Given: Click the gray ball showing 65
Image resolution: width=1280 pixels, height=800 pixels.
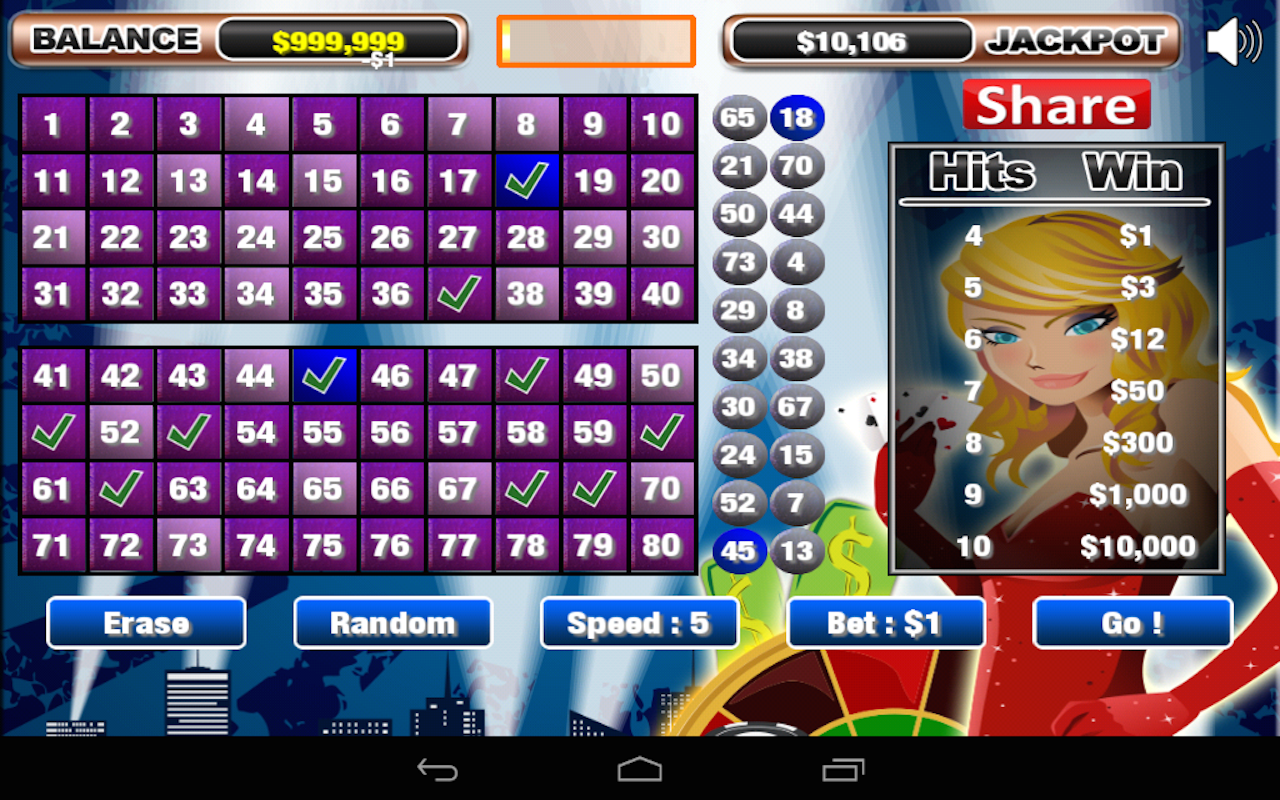Looking at the screenshot, I should [738, 117].
